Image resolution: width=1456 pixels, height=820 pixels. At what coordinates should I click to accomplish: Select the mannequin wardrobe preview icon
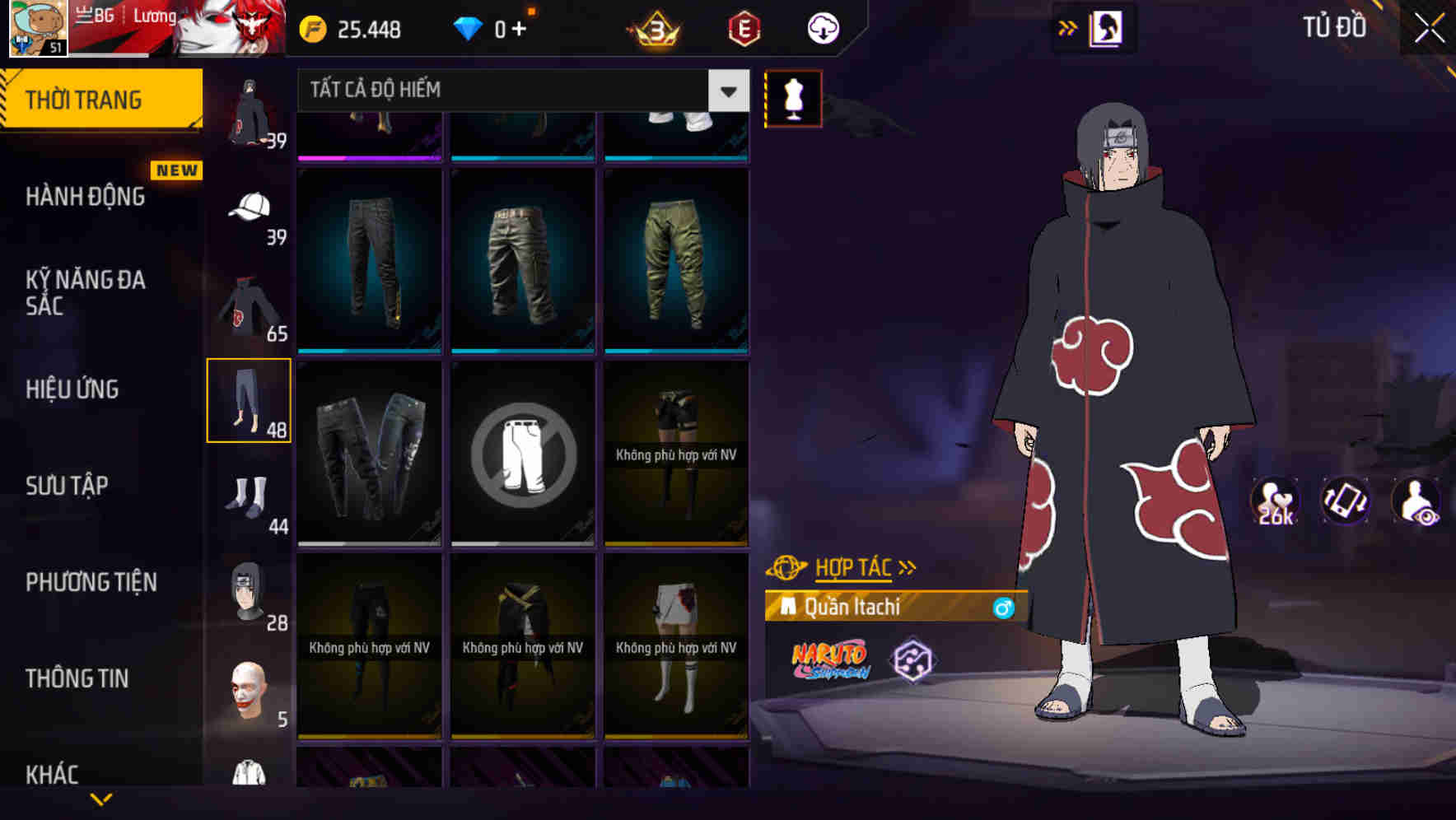point(793,100)
